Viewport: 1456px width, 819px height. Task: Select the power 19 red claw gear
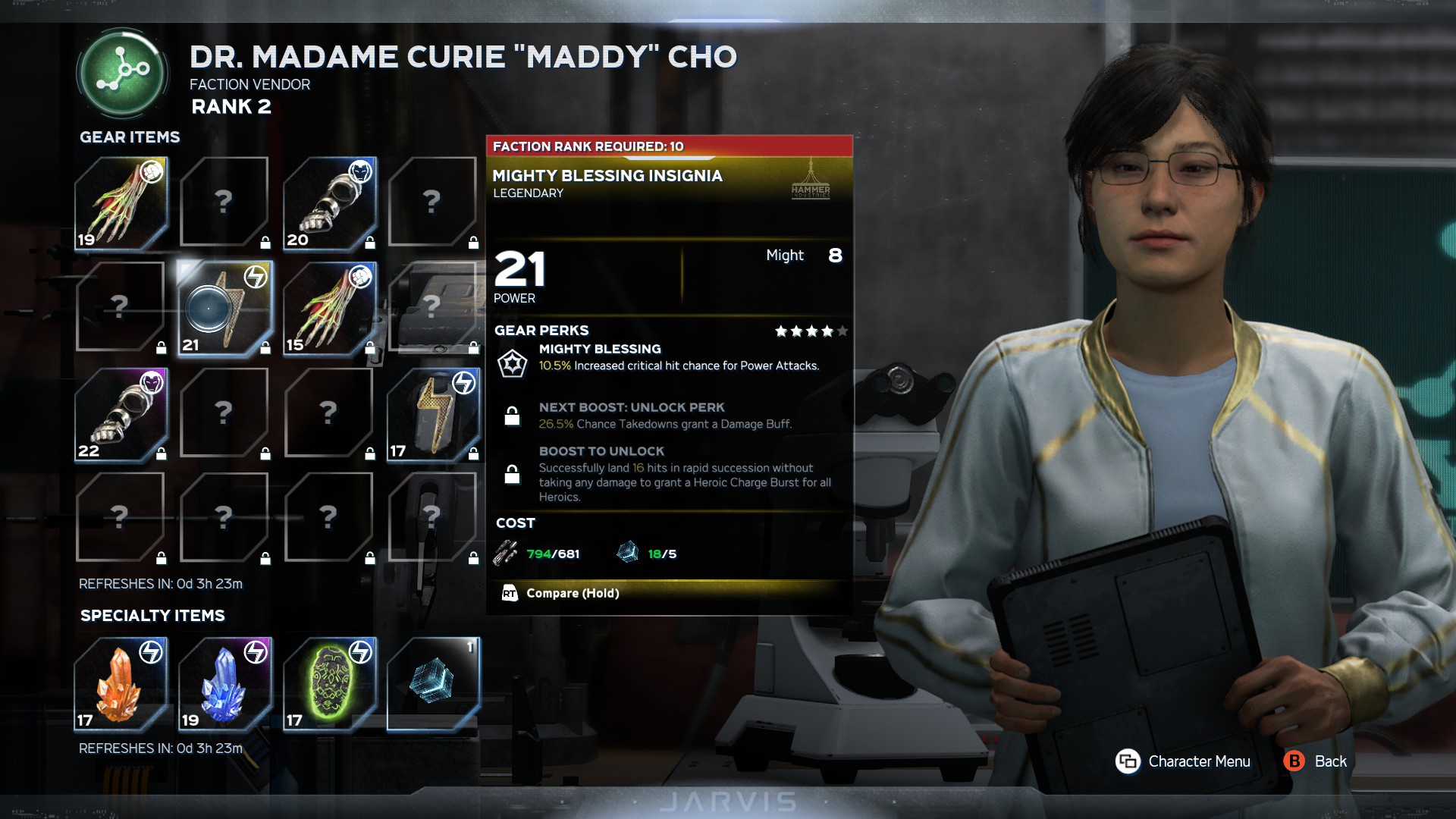121,203
